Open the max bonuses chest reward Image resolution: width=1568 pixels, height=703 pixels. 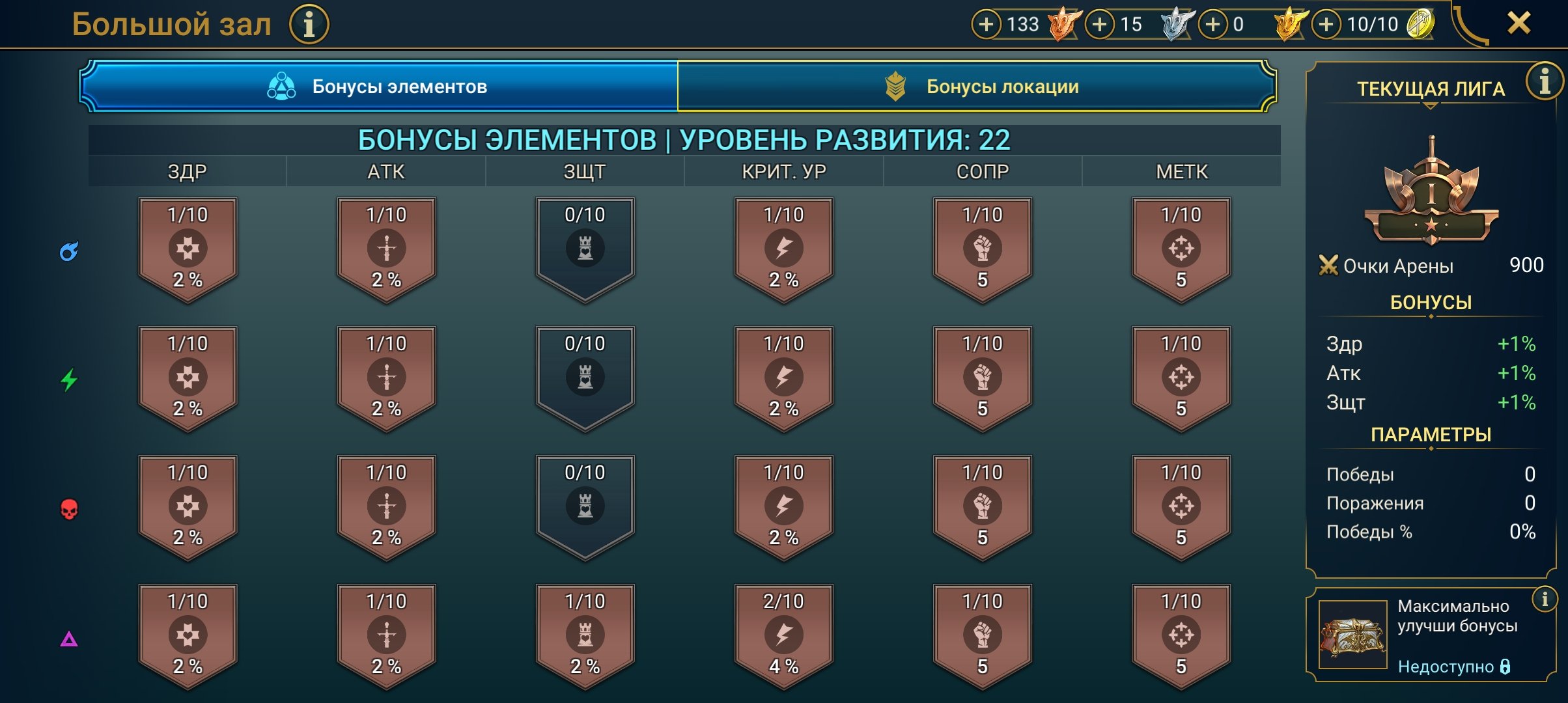coord(1352,635)
